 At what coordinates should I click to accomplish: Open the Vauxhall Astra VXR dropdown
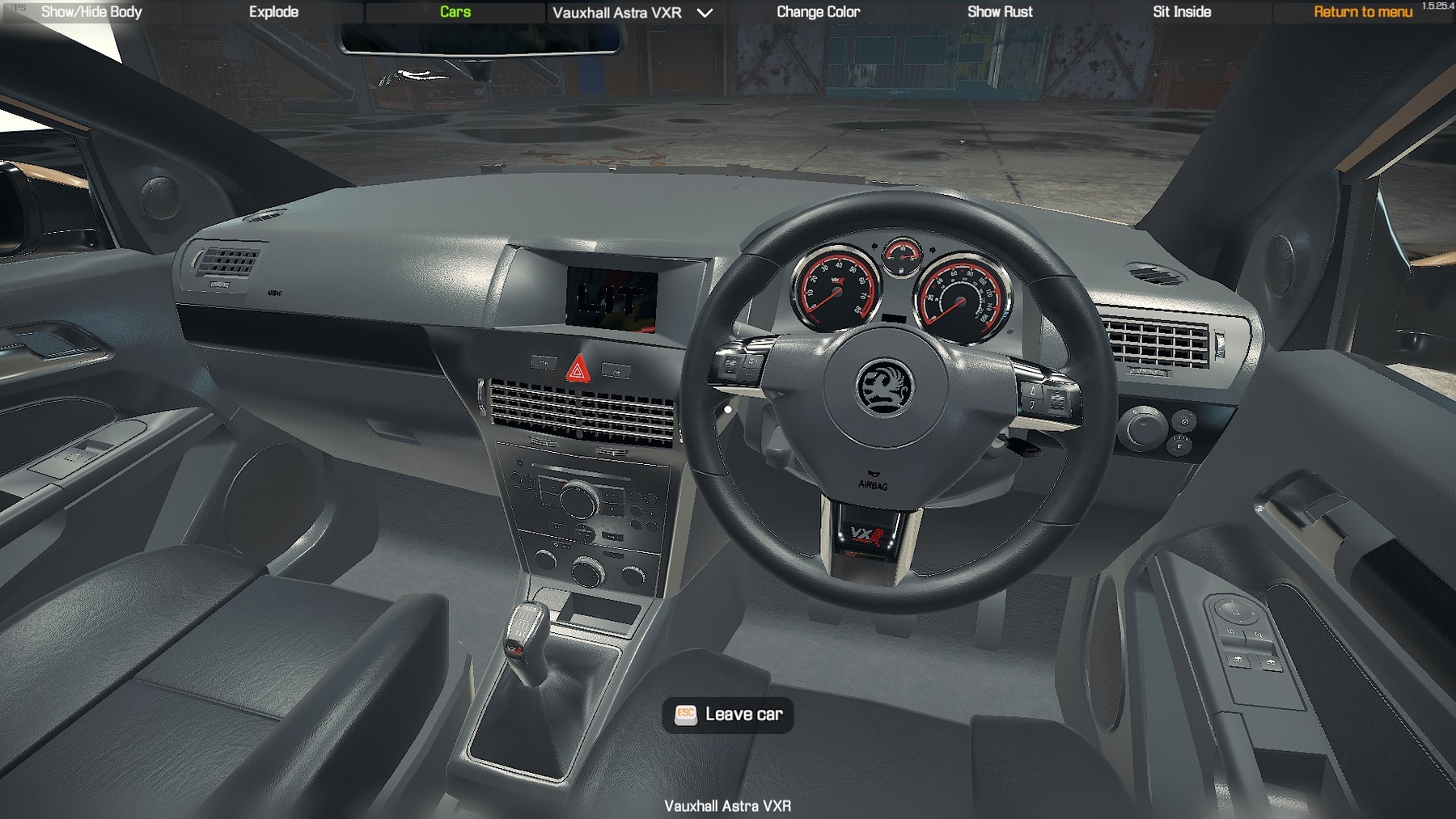tap(632, 13)
